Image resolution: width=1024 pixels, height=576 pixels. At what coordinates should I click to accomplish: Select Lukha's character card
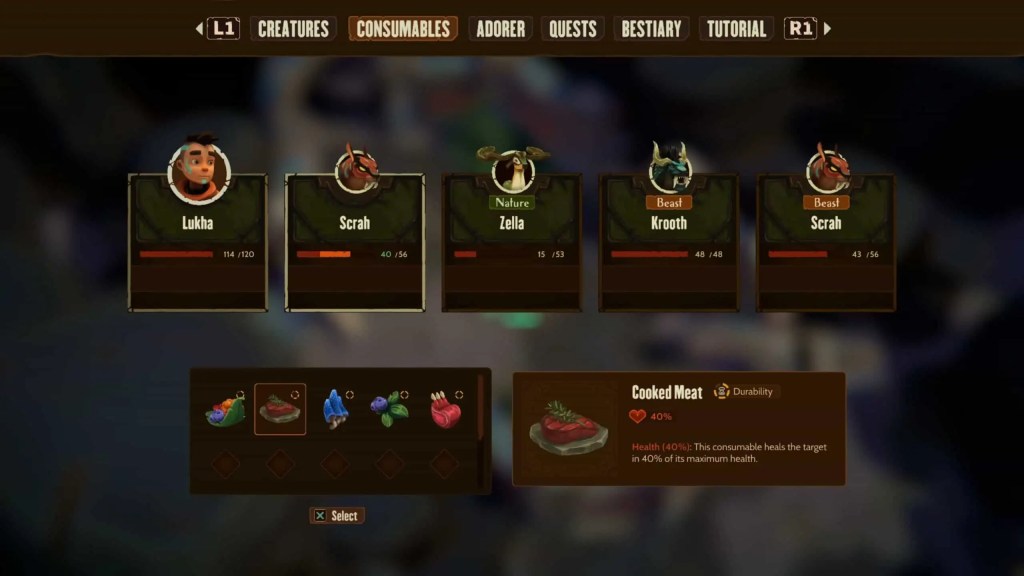[x=198, y=241]
